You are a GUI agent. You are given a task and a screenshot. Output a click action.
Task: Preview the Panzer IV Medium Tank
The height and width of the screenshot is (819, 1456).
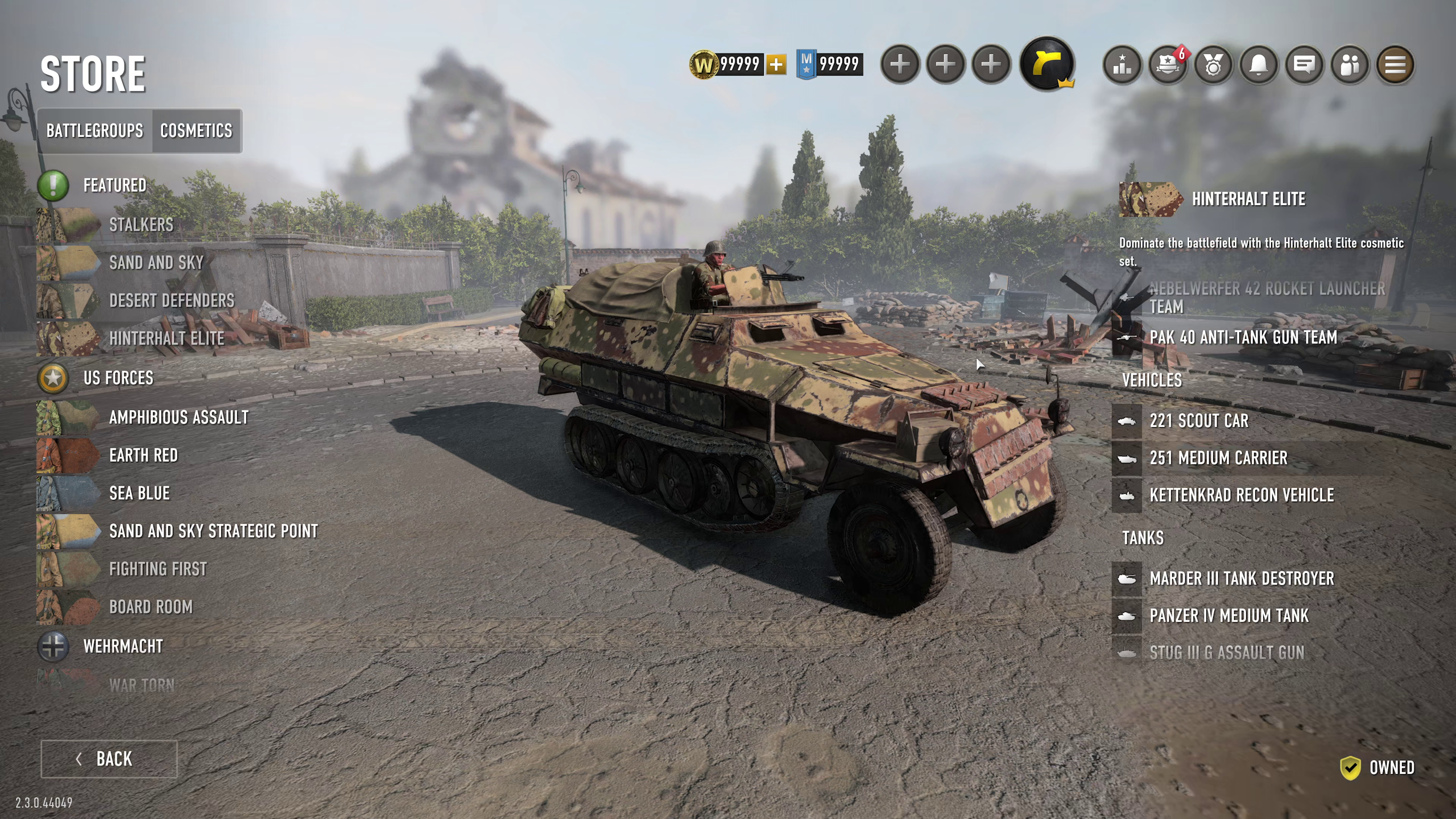coord(1228,615)
